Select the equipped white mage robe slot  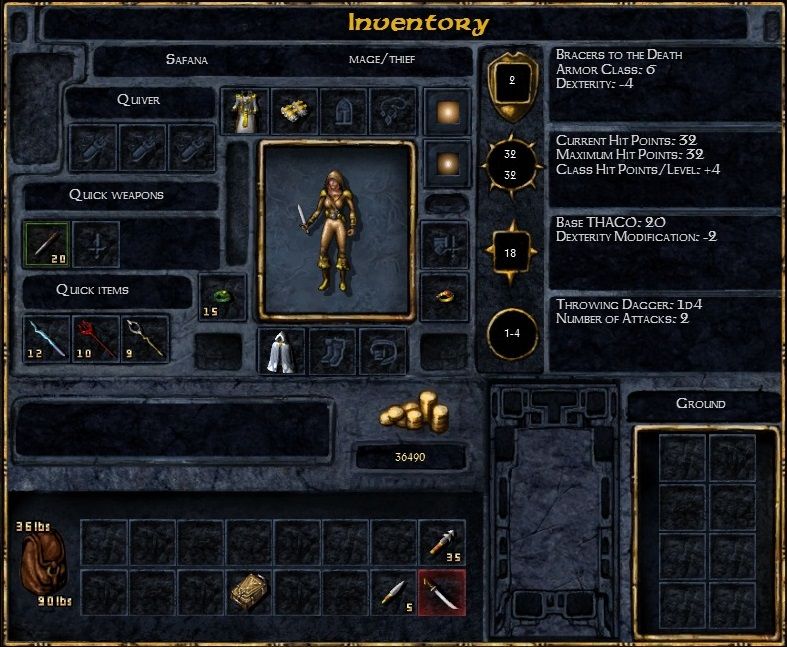[245, 111]
